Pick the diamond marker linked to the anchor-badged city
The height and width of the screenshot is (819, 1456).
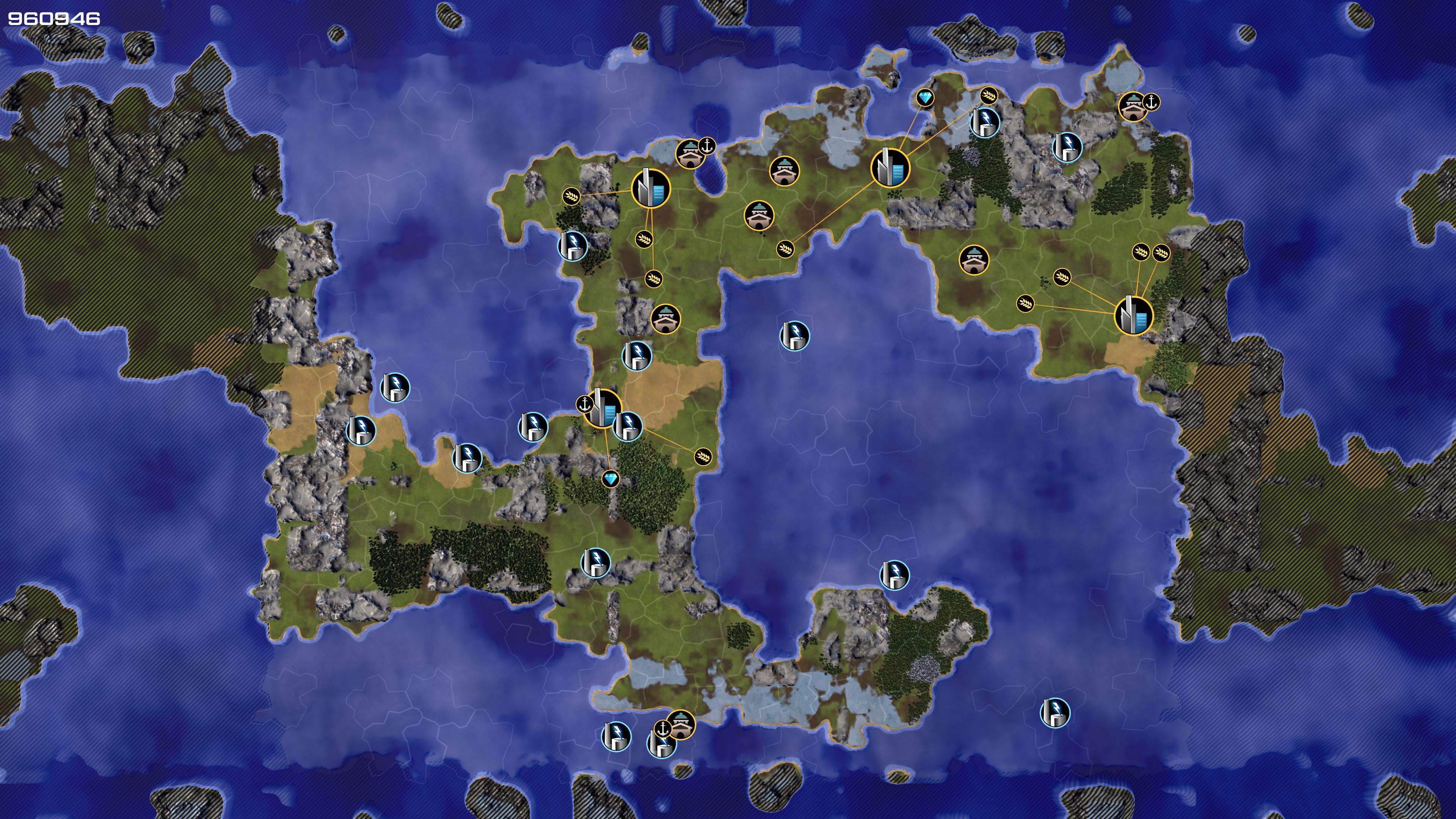(610, 479)
